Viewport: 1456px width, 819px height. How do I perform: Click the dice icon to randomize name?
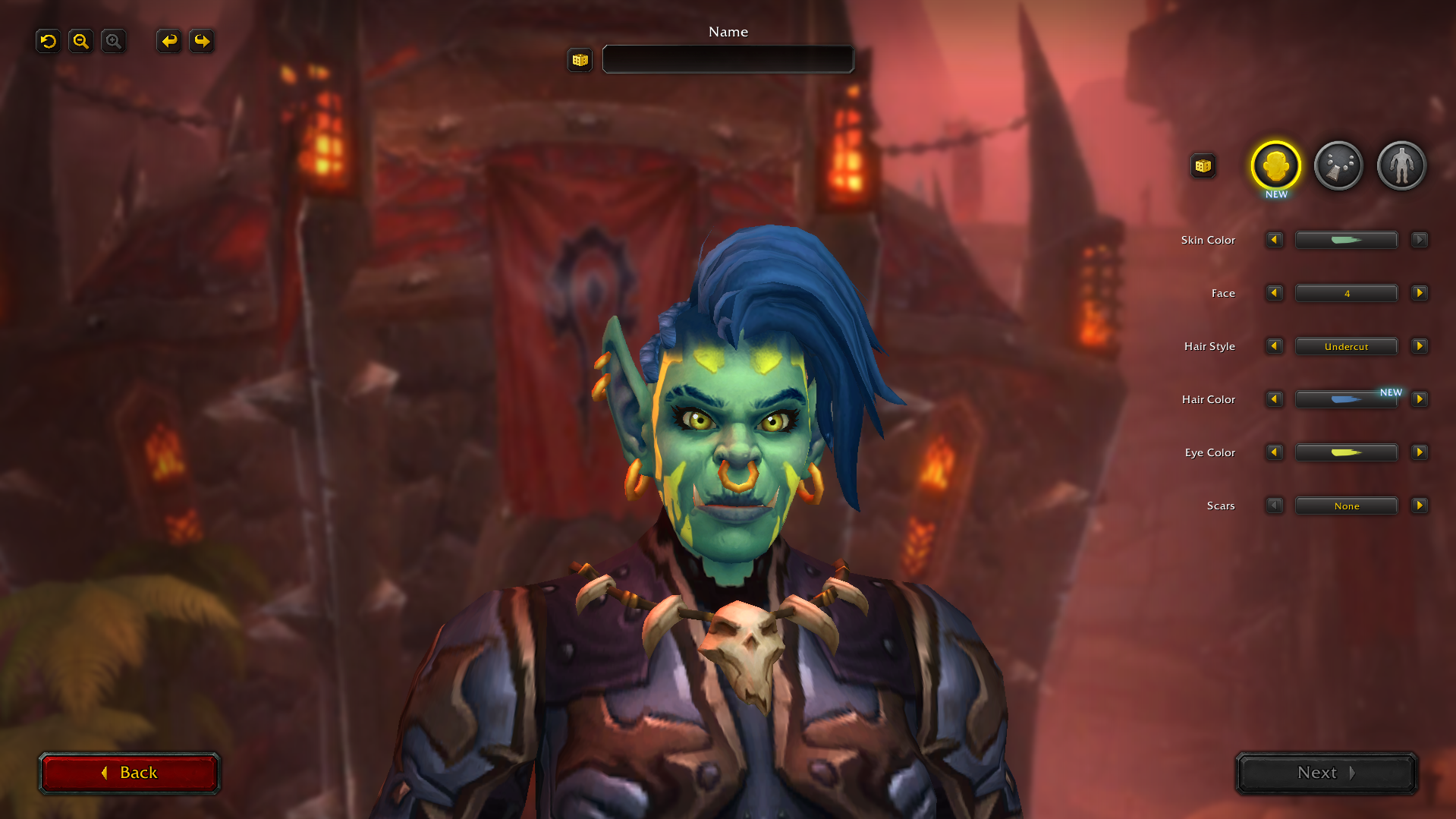click(x=580, y=60)
